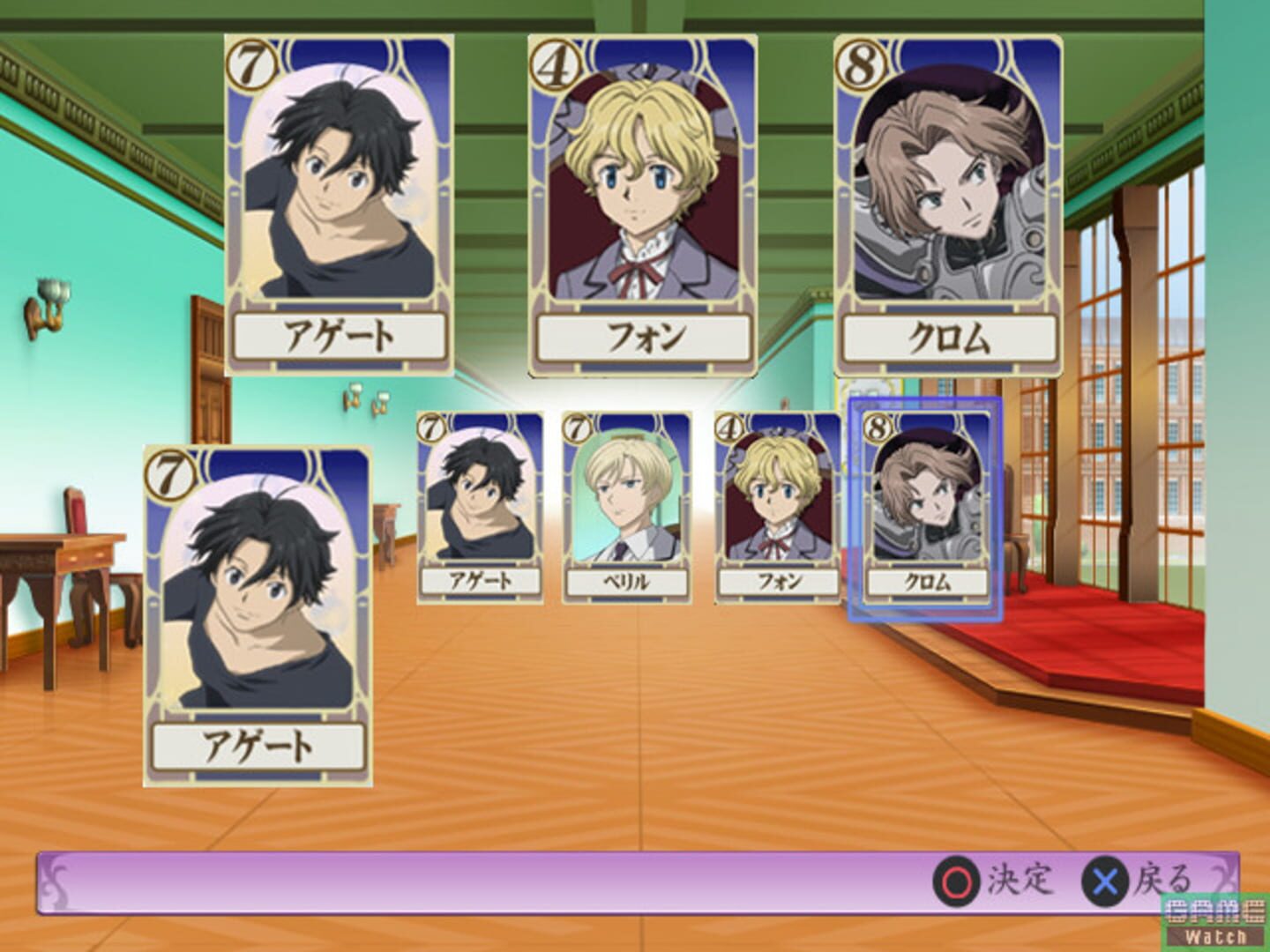Click the ベリル name plate on the hand card
This screenshot has height=952, width=1270.
[x=625, y=583]
